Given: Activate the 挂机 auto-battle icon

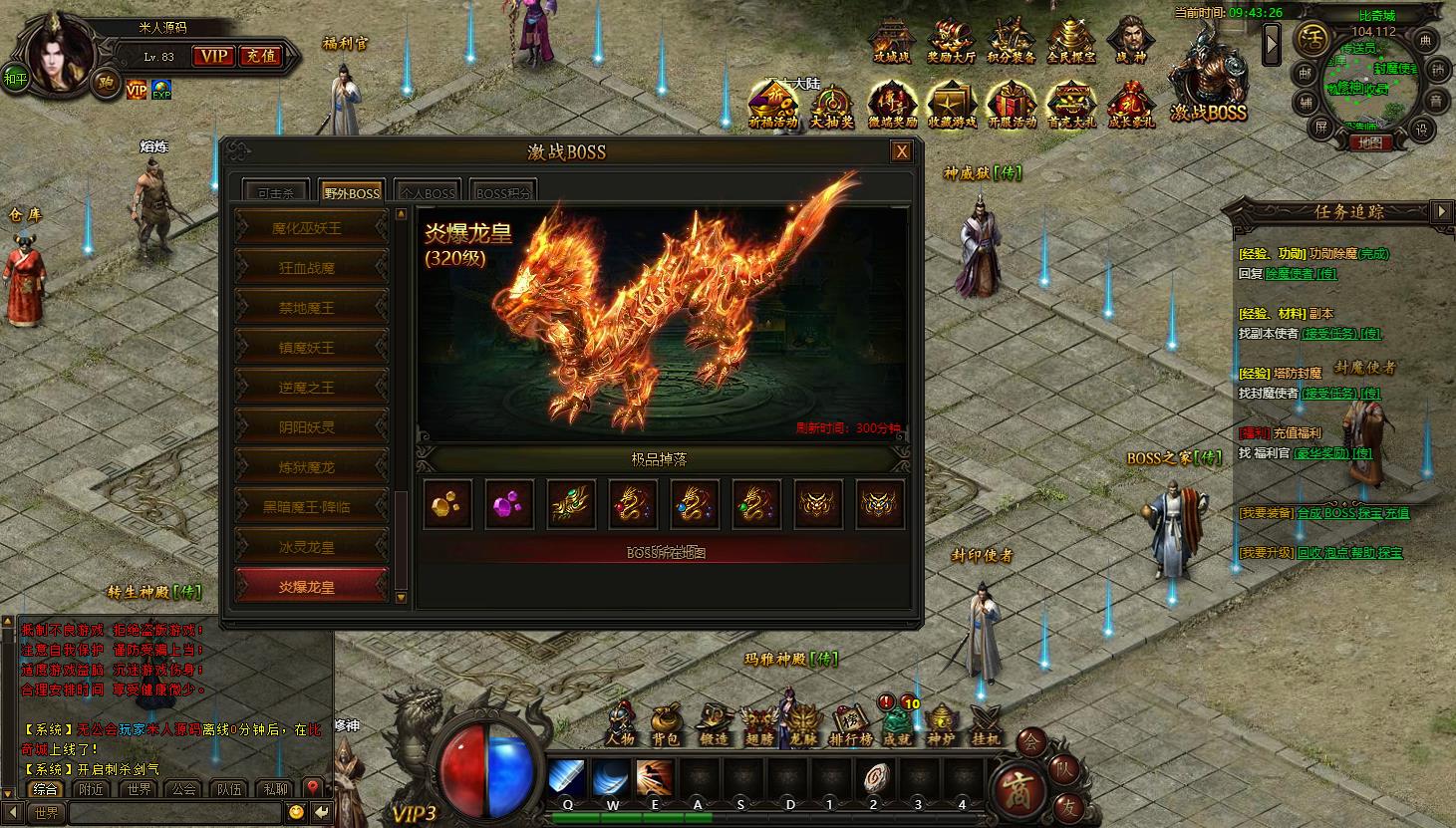Looking at the screenshot, I should point(986,724).
